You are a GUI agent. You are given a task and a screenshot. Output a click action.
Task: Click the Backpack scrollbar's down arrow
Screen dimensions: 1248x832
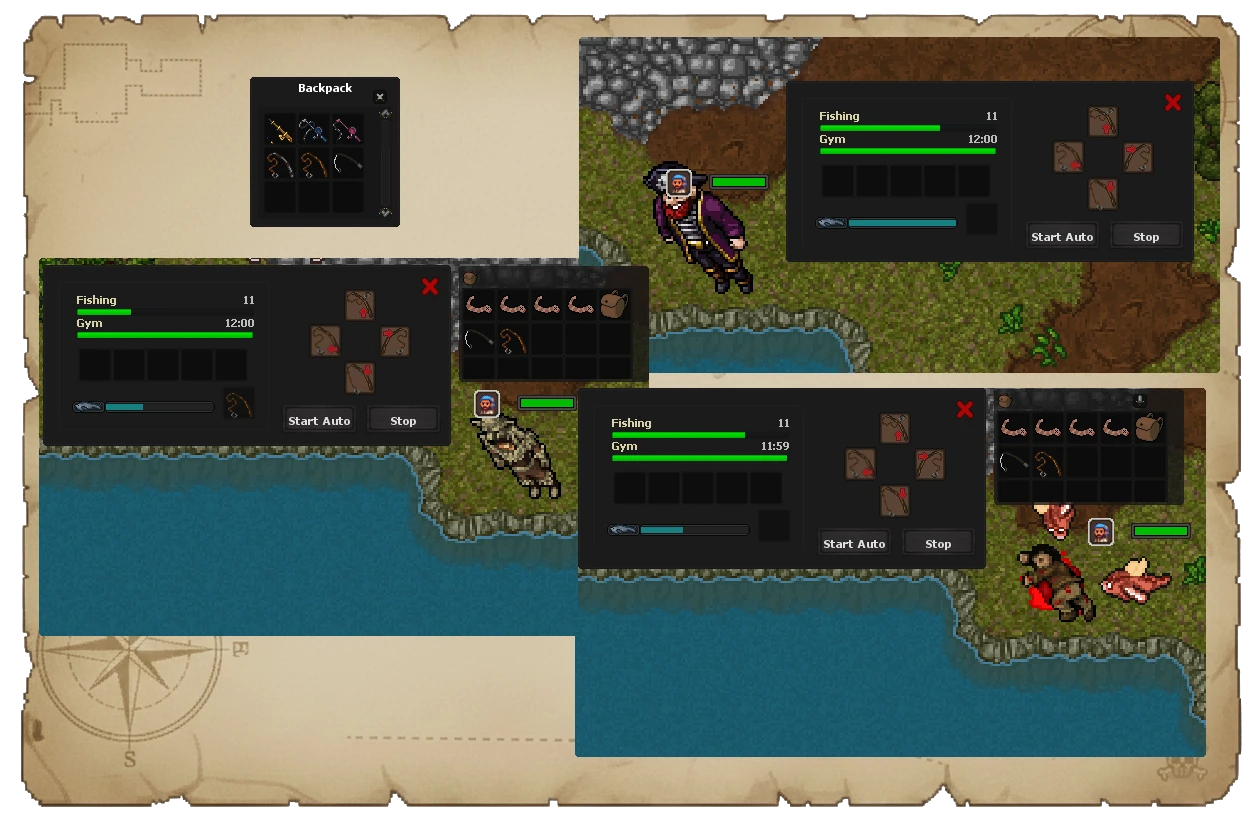[385, 213]
